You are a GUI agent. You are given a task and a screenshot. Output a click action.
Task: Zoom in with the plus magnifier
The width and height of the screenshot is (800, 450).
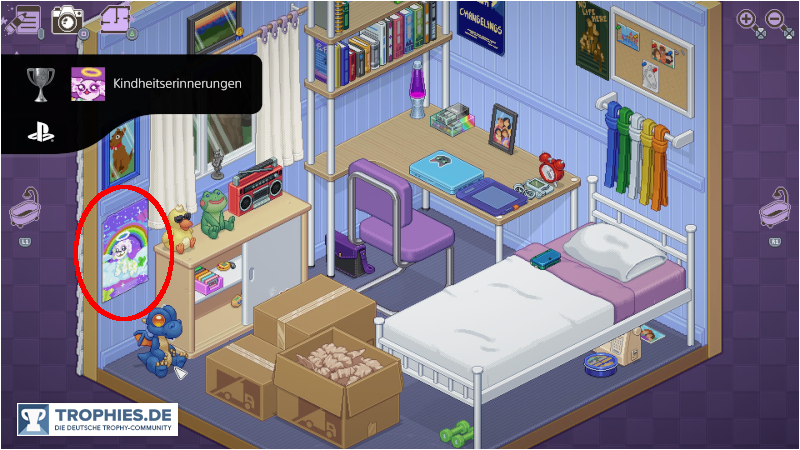pyautogui.click(x=746, y=19)
